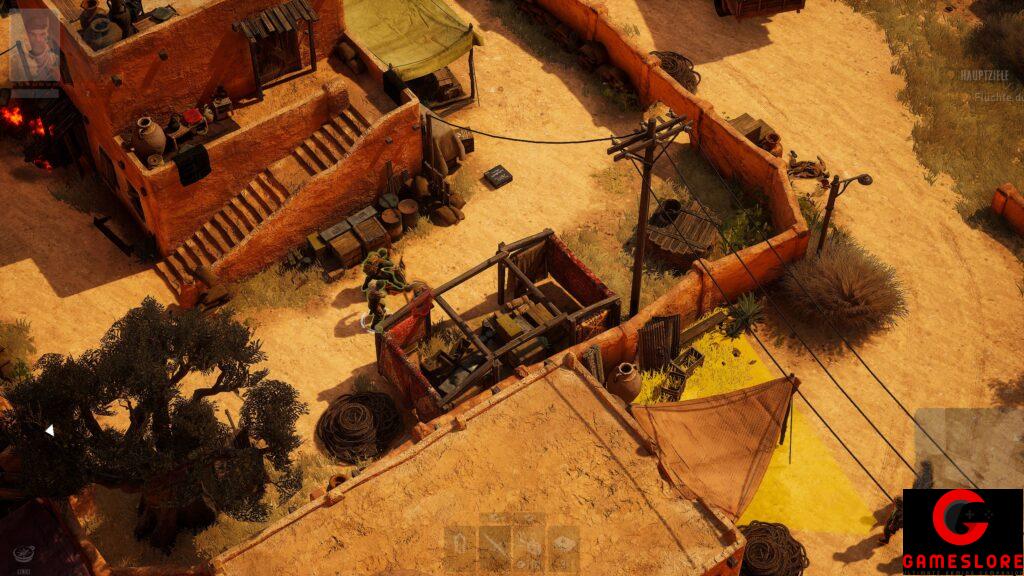The width and height of the screenshot is (1024, 576).
Task: Select the character portrait
Action: click(x=34, y=47)
